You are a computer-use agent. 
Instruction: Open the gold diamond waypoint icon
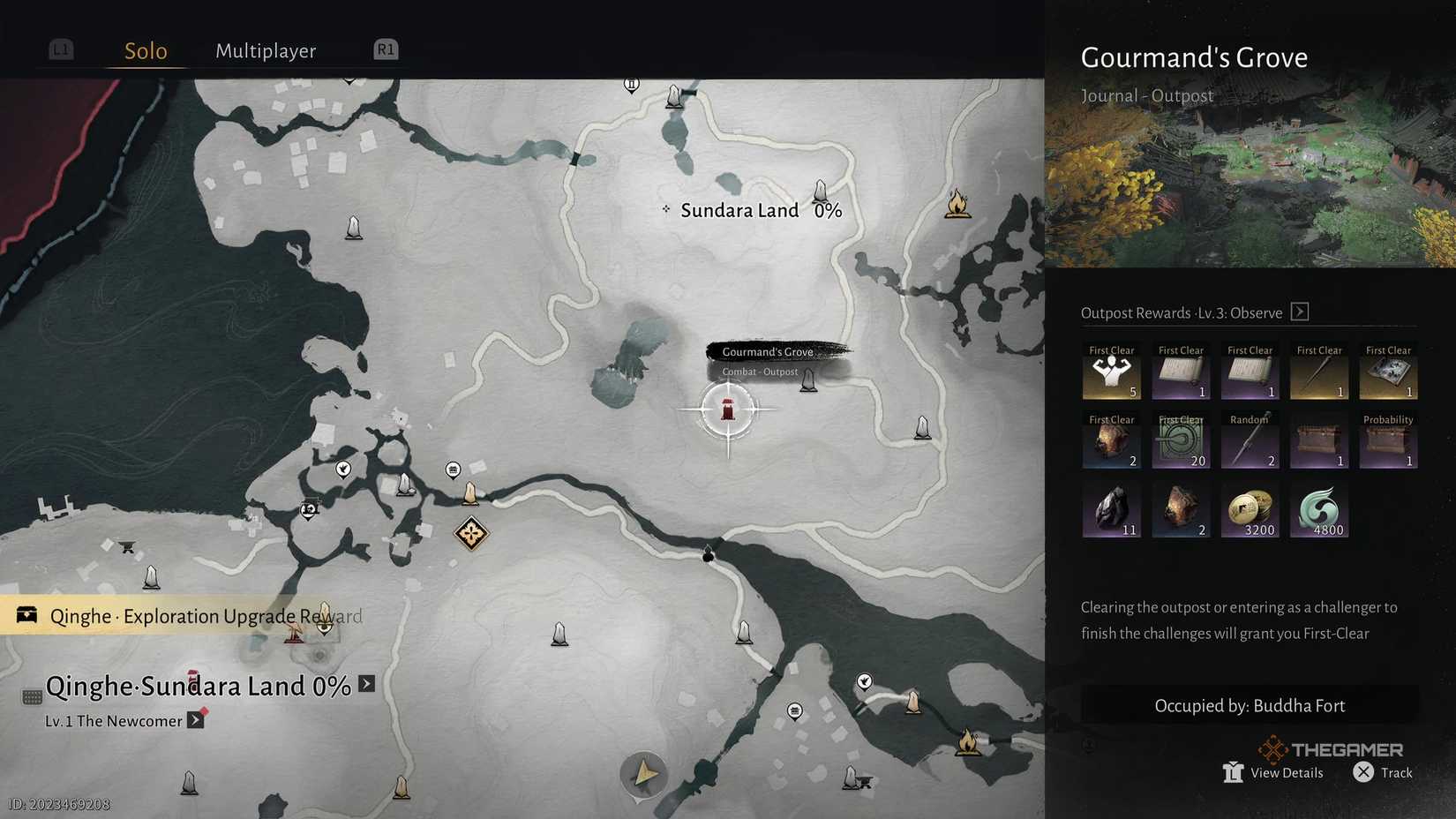pos(472,533)
